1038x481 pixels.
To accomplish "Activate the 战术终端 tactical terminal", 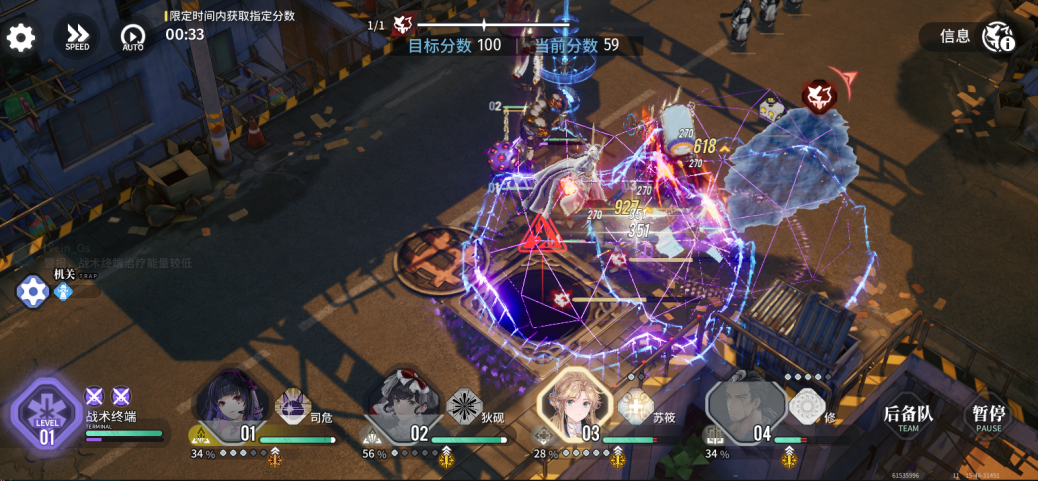I will [47, 414].
